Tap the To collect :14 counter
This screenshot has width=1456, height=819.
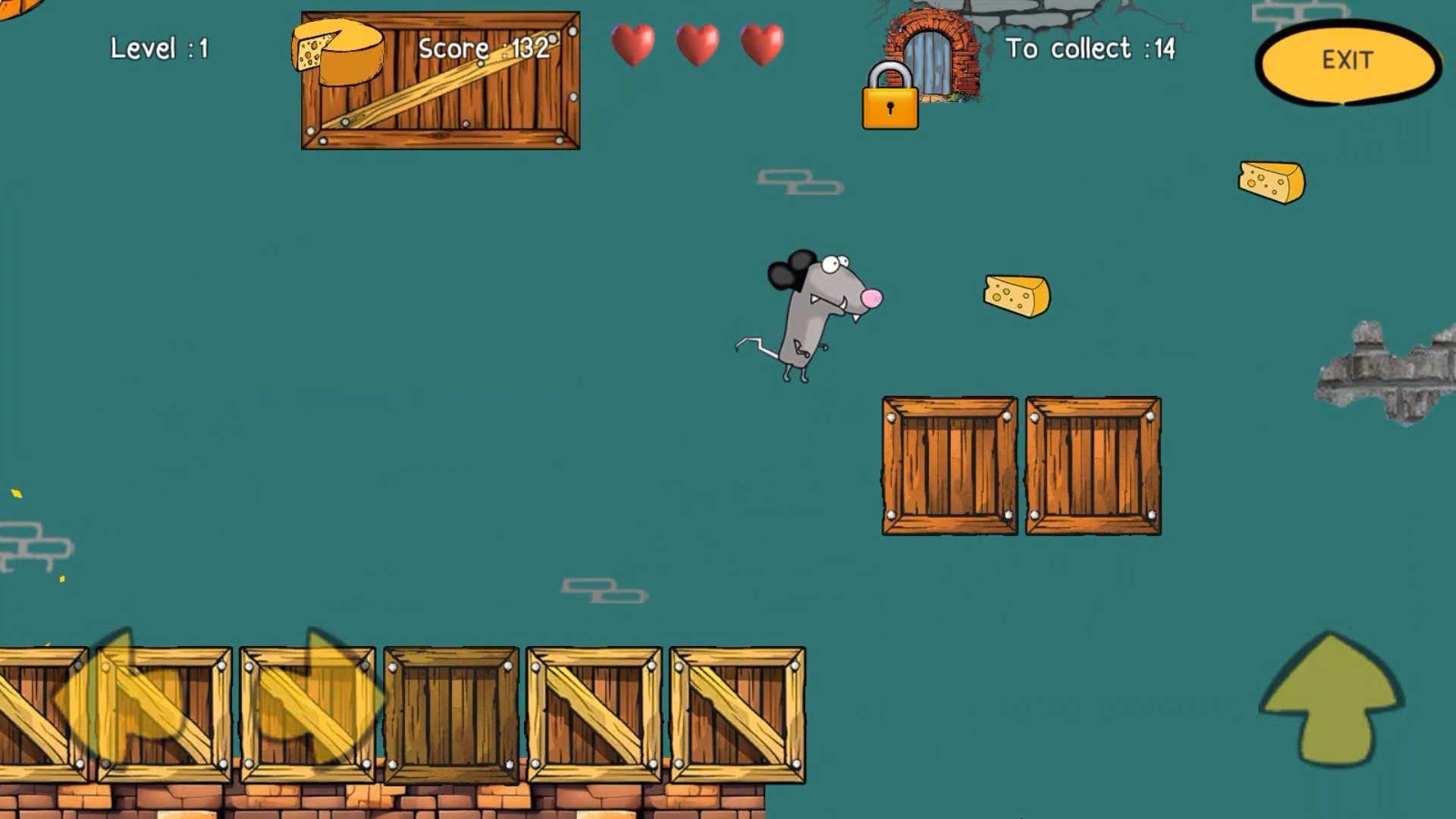(x=1090, y=48)
